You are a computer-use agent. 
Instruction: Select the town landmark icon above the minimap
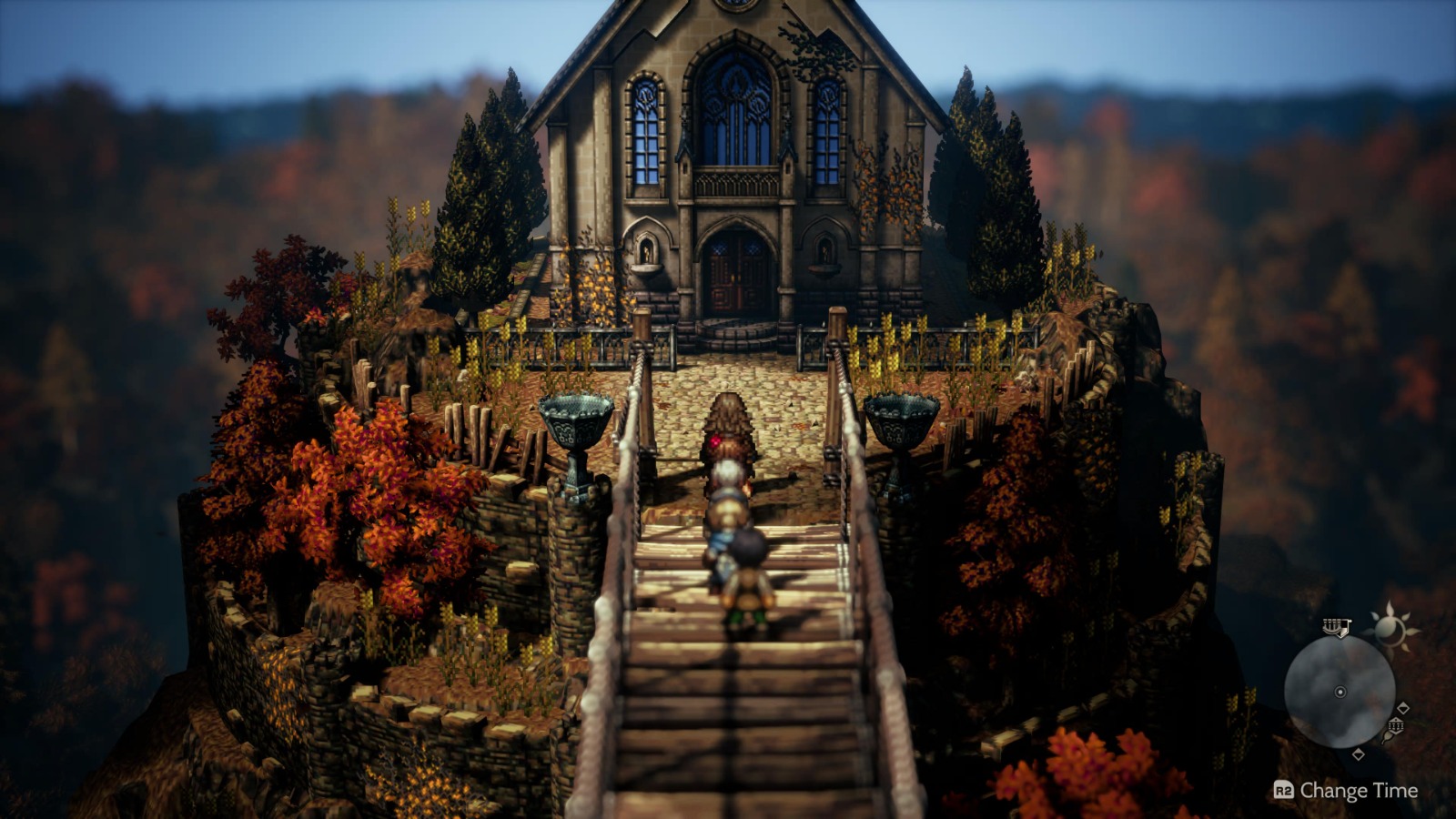coord(1336,627)
